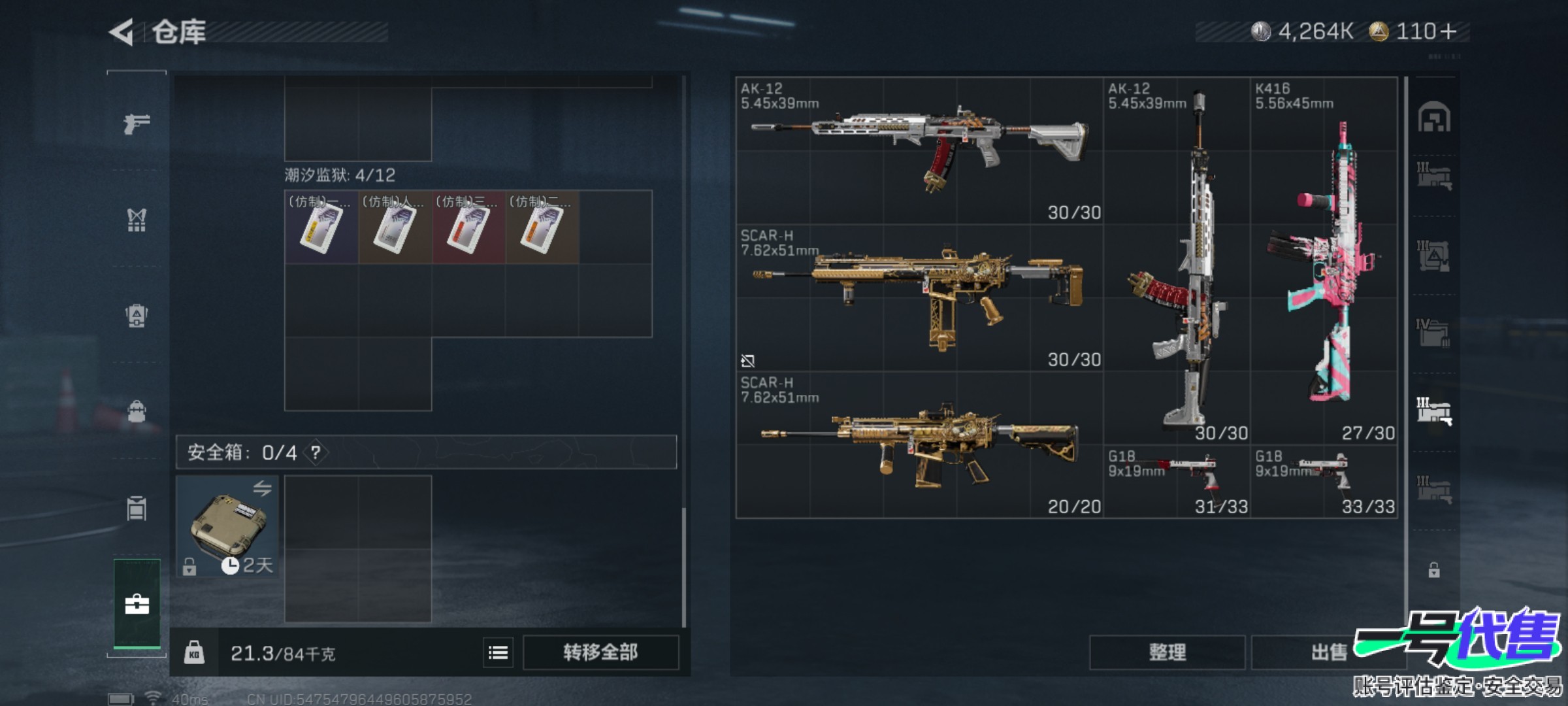Select the pink K416 rifle
This screenshot has height=706, width=1568.
pyautogui.click(x=1324, y=261)
